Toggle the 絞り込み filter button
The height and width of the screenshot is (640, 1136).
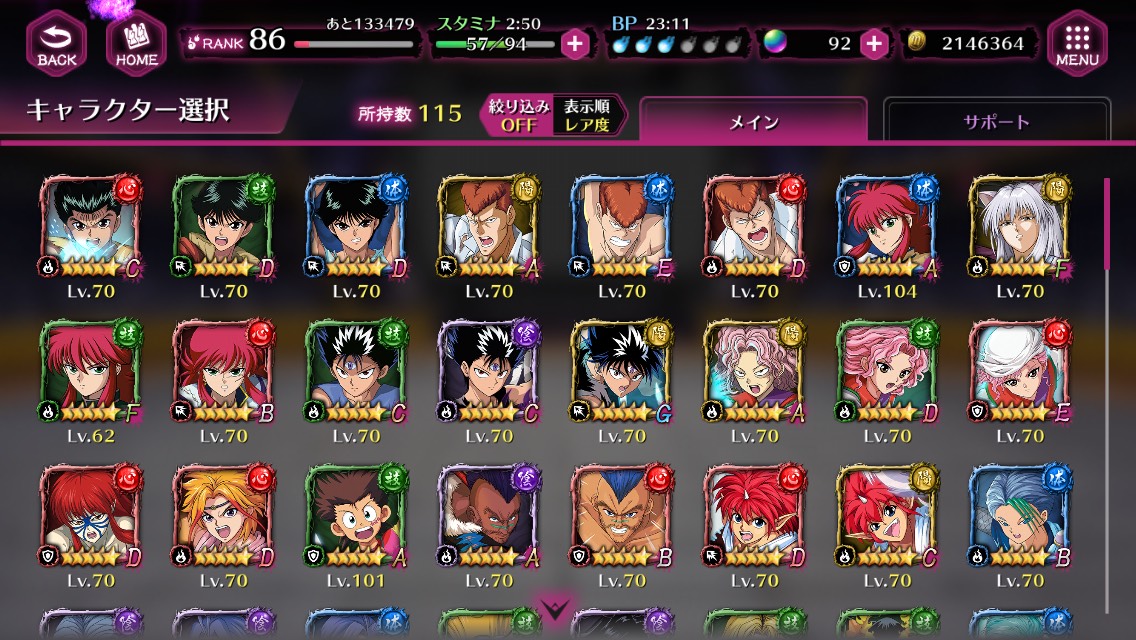point(519,115)
